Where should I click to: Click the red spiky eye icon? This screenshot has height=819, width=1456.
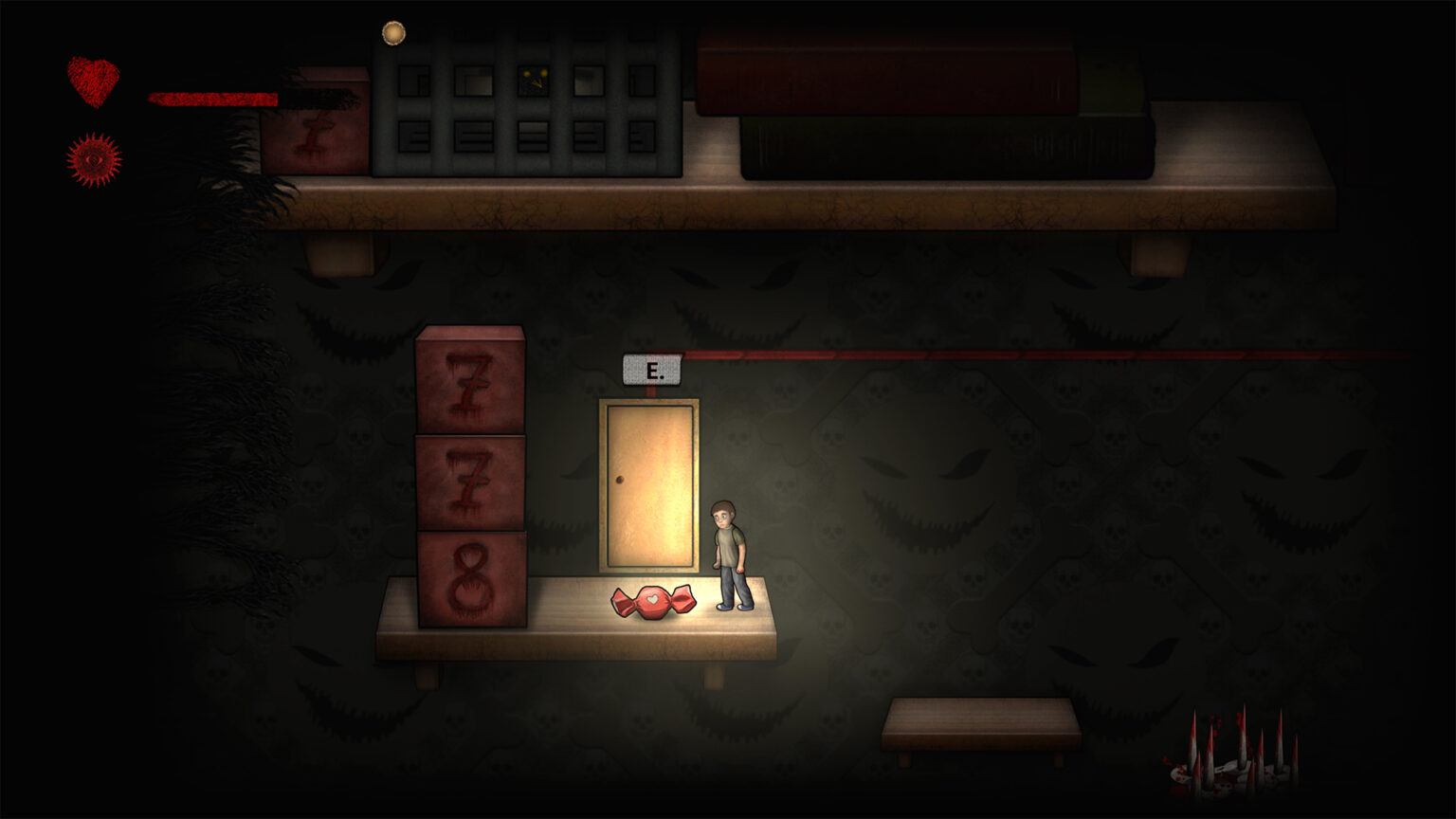coord(94,159)
